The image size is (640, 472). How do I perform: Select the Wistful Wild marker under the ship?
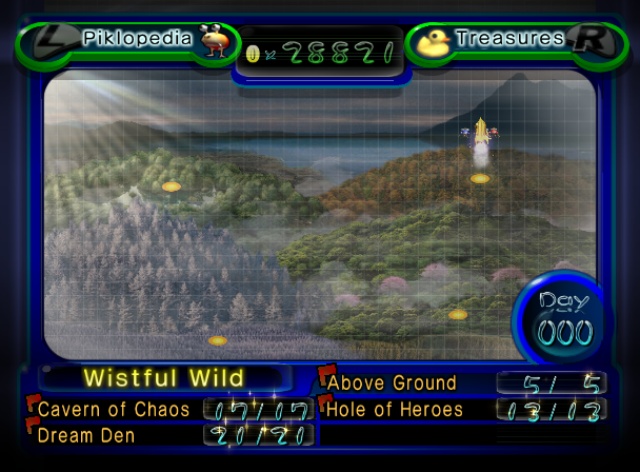(480, 178)
